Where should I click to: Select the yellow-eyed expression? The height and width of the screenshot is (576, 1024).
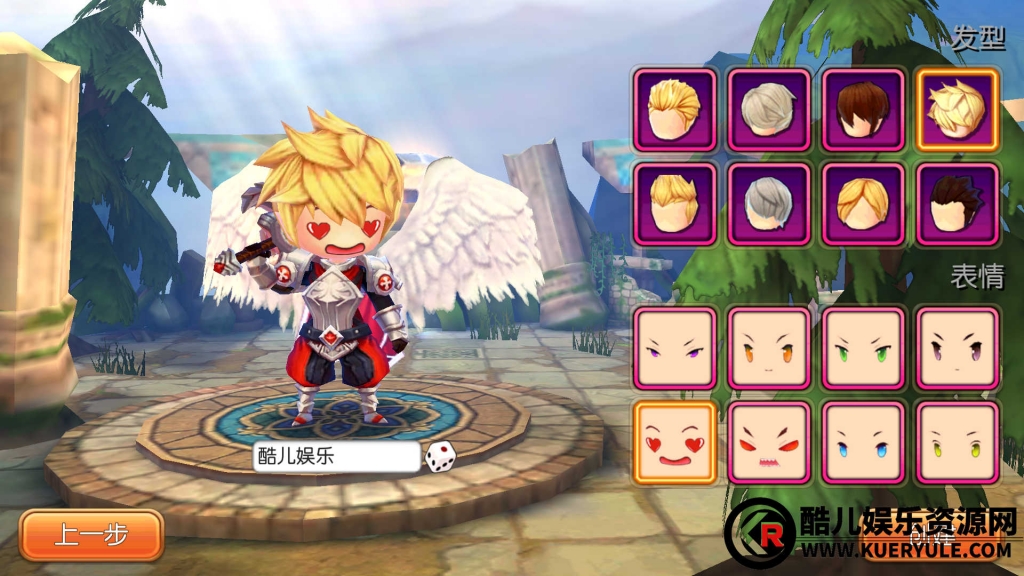(958, 442)
